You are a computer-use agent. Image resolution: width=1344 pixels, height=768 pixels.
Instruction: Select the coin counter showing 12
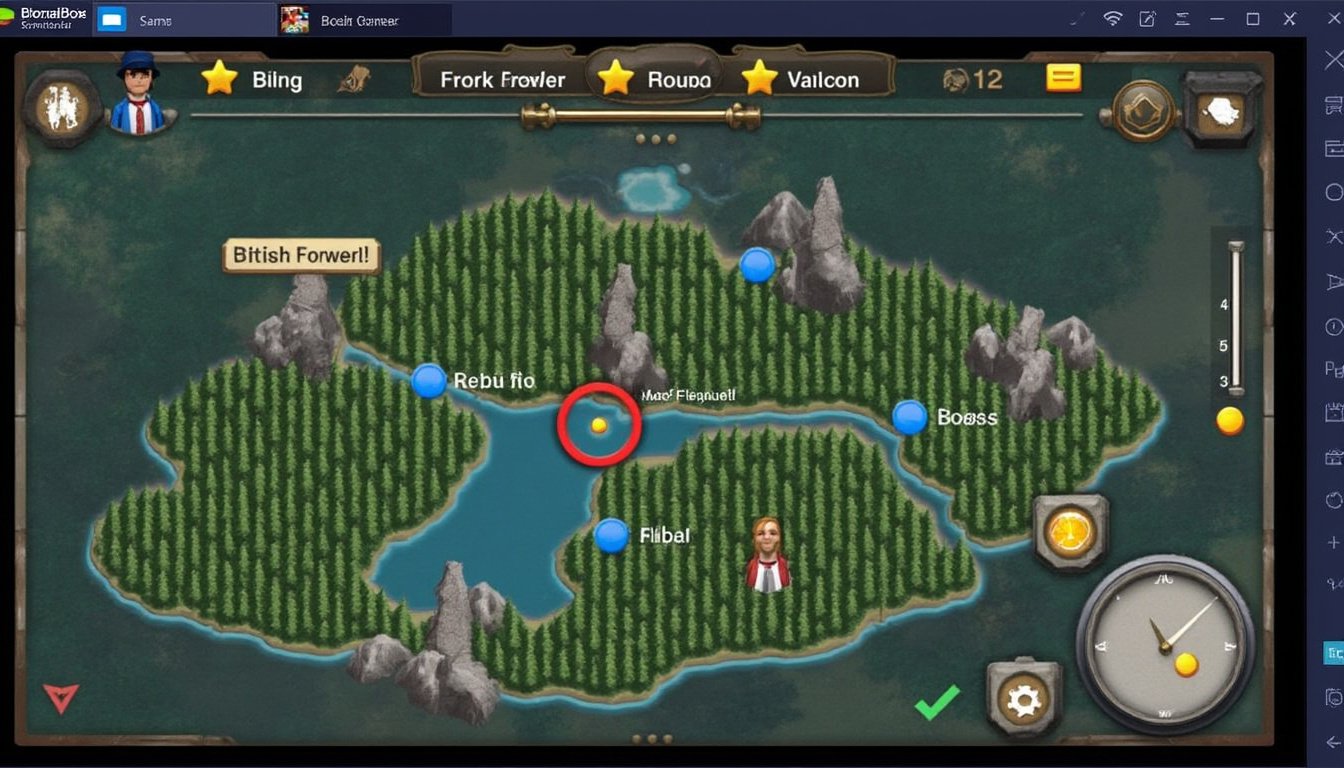[973, 80]
